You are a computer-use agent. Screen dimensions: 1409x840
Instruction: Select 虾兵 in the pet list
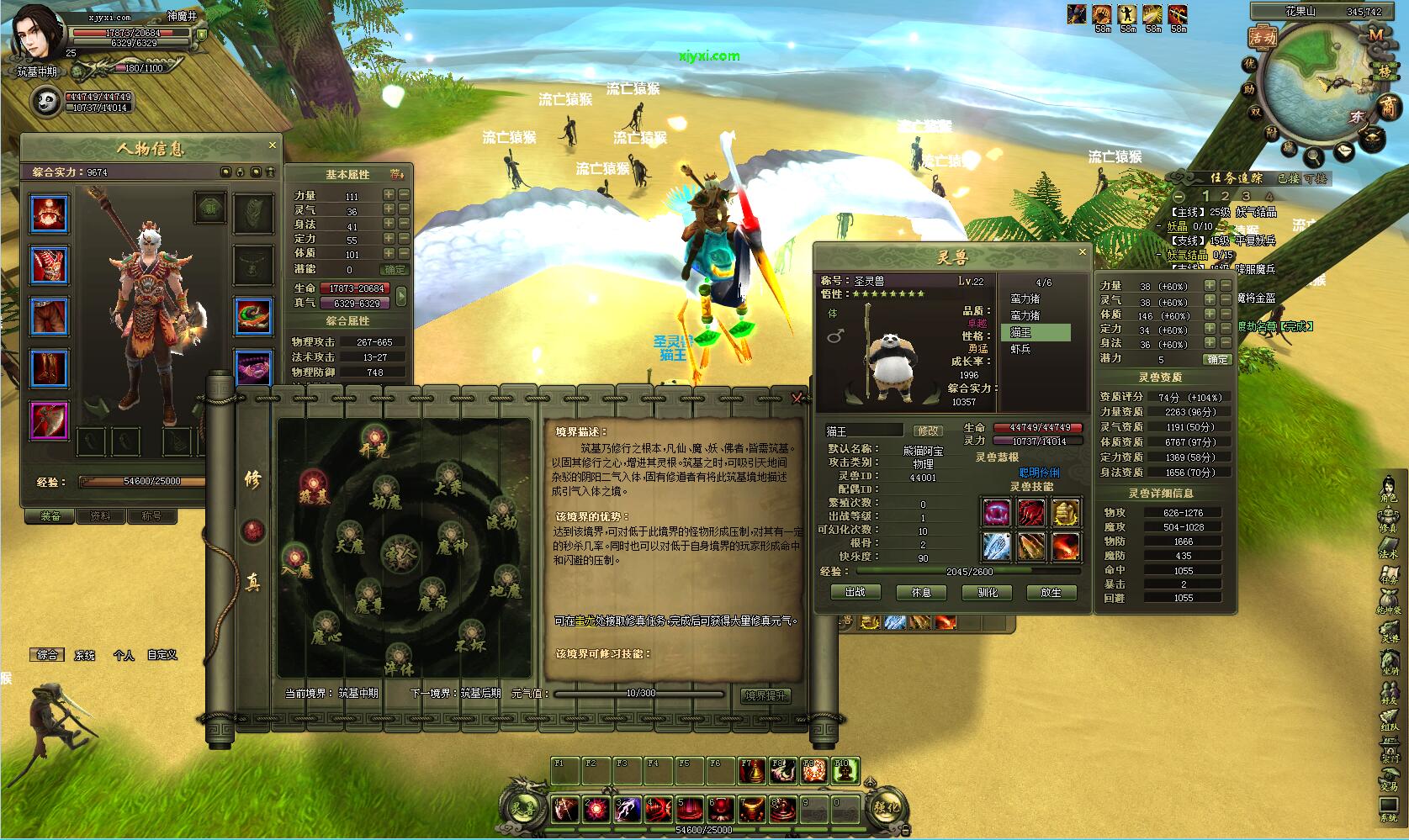(x=1020, y=348)
